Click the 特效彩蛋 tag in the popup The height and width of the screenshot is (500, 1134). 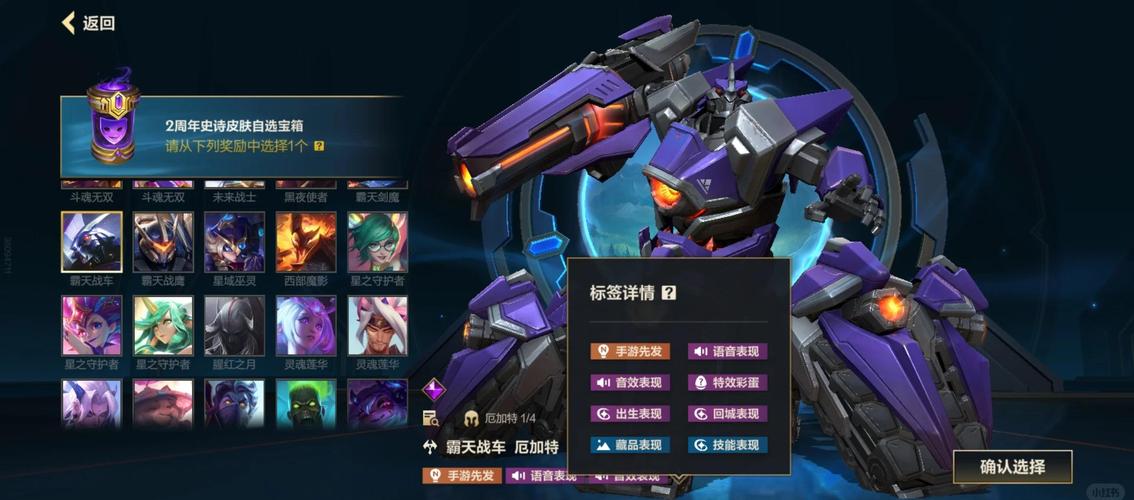pyautogui.click(x=727, y=382)
